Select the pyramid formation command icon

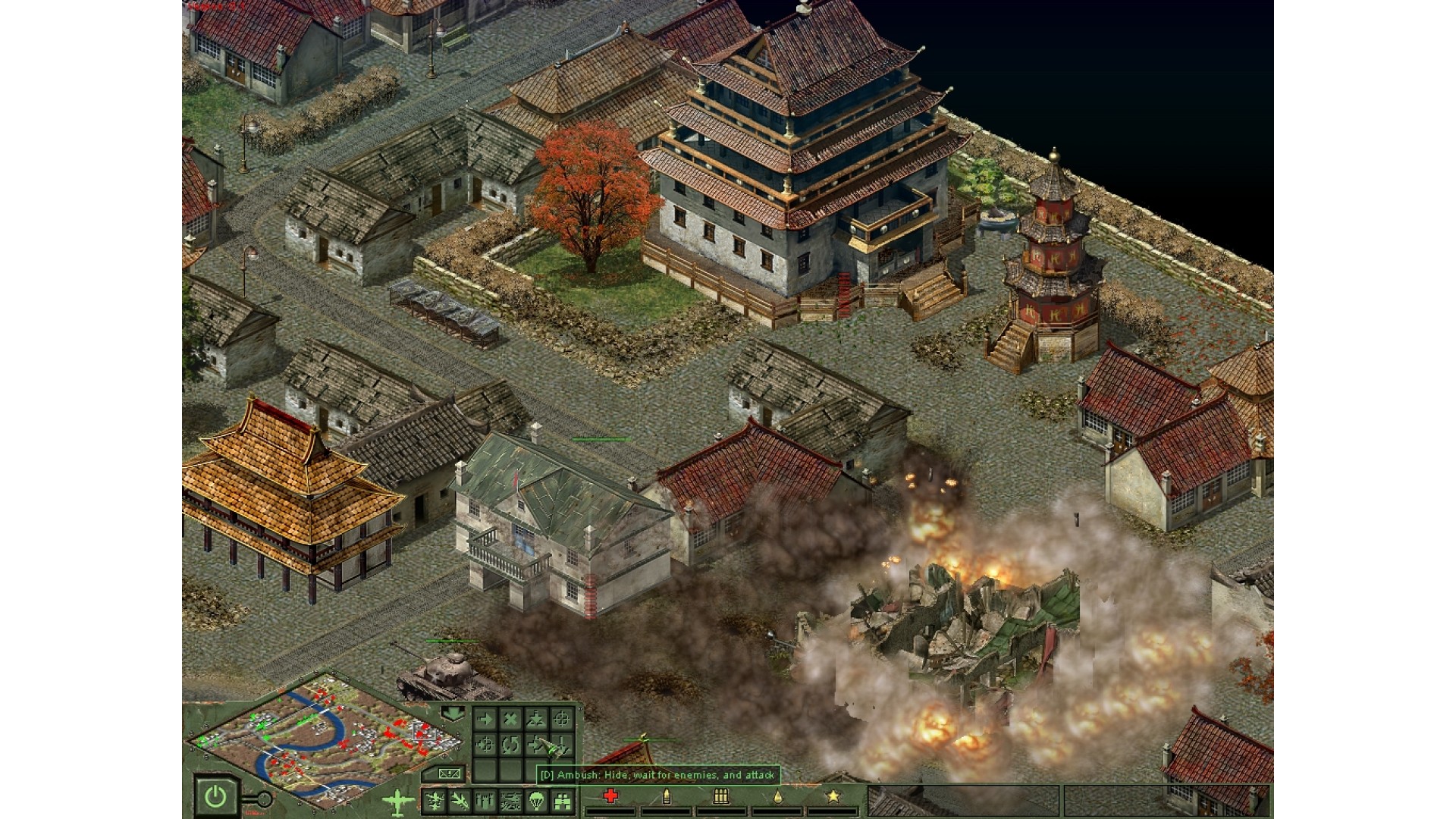tap(537, 719)
